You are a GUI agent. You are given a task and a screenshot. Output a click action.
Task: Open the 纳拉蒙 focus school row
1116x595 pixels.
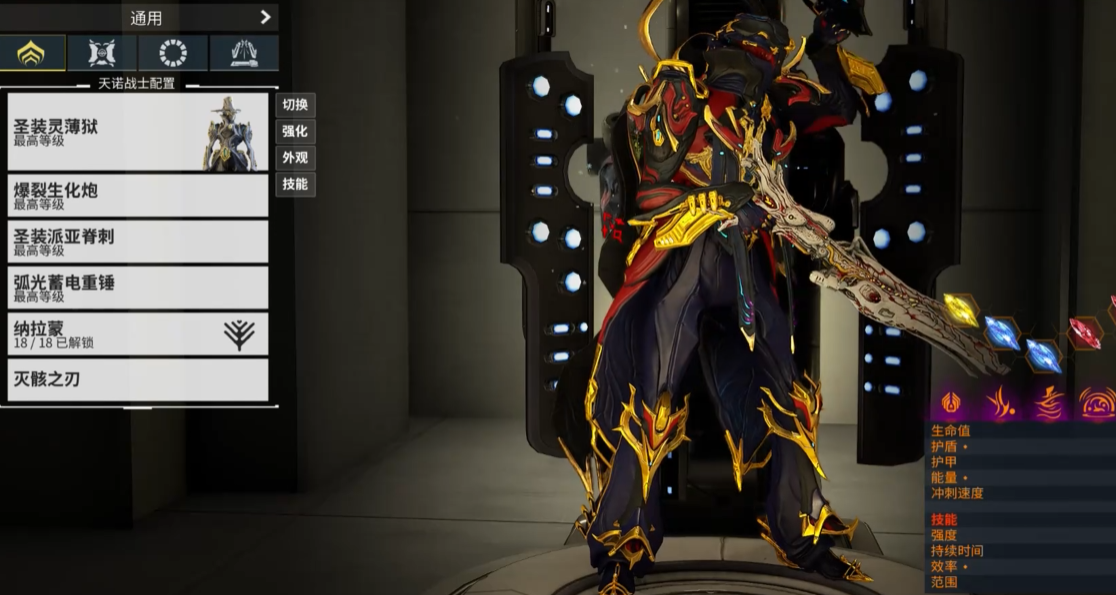tap(138, 334)
